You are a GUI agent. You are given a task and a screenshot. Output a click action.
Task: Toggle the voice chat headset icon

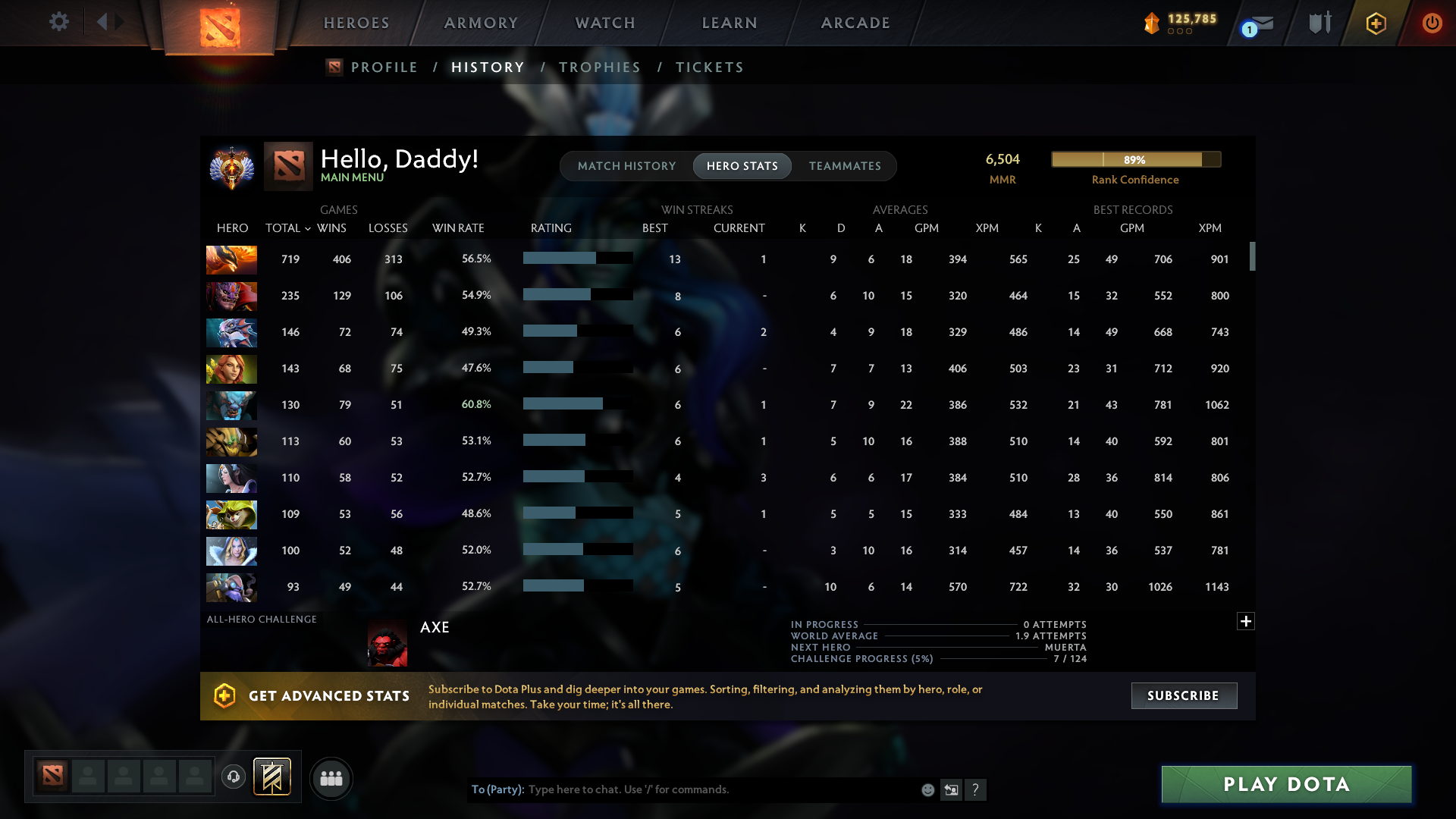(x=234, y=777)
